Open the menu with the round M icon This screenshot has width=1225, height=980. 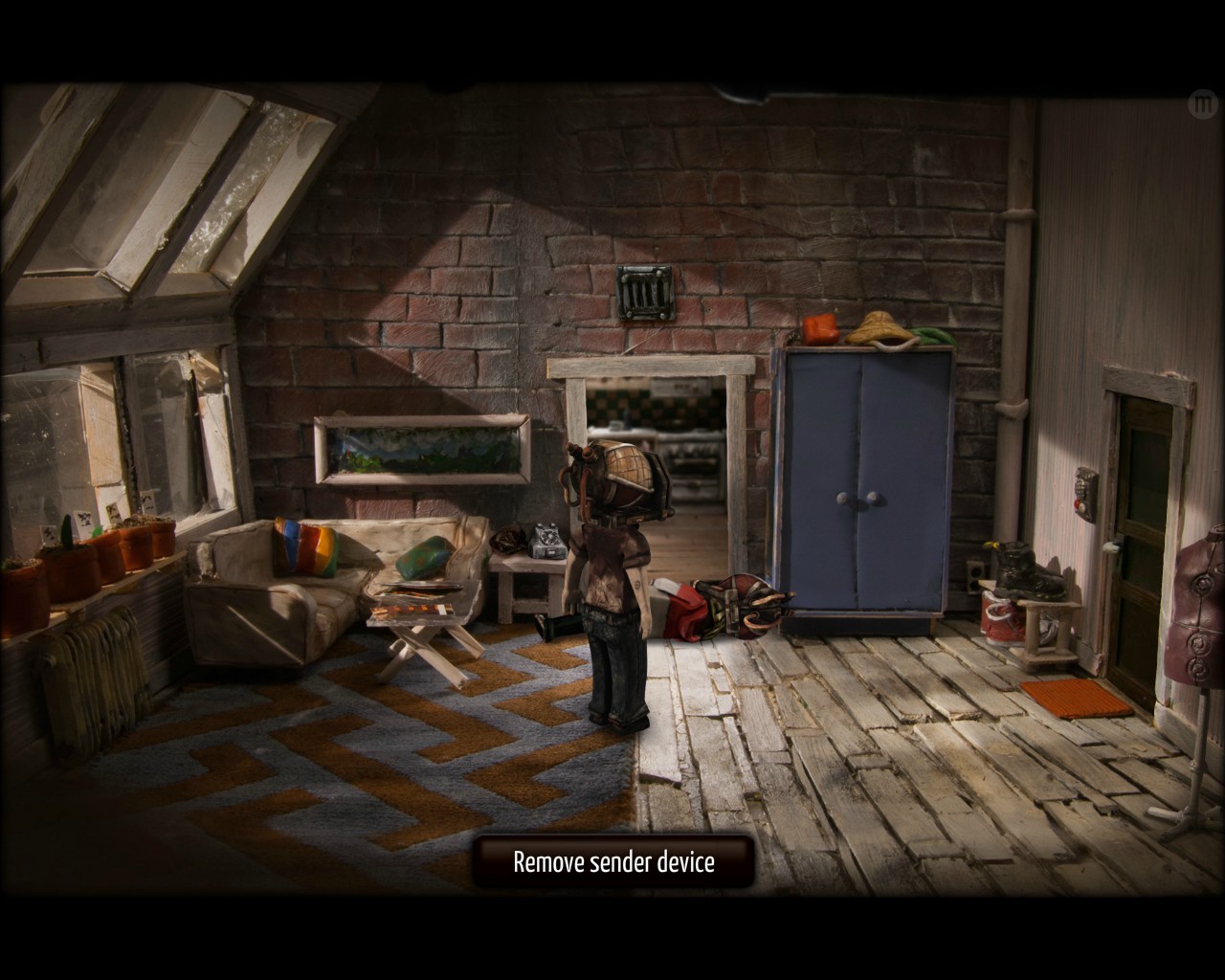coord(1200,102)
